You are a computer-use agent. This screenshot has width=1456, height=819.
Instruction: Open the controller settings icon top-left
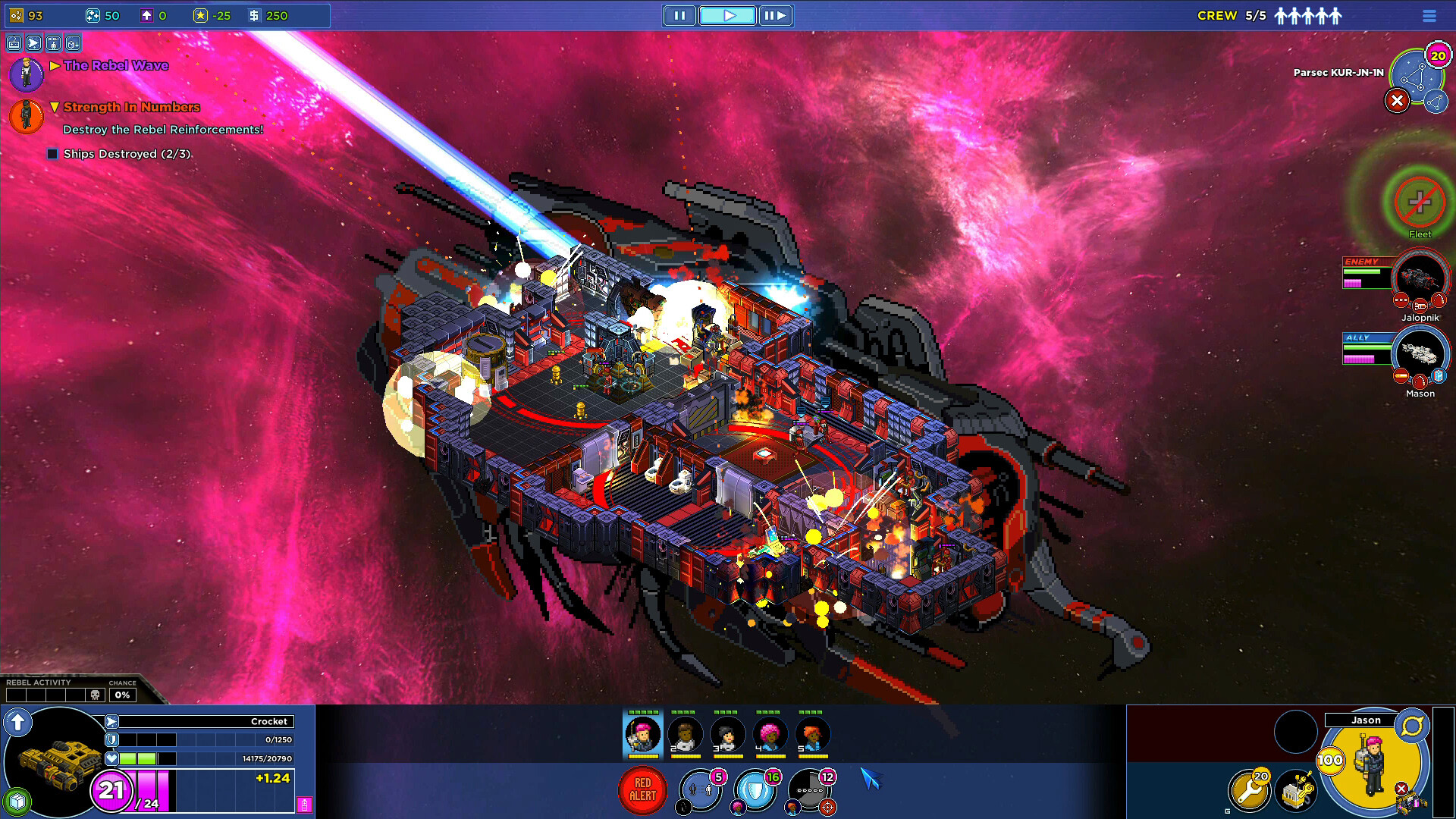coord(14,43)
